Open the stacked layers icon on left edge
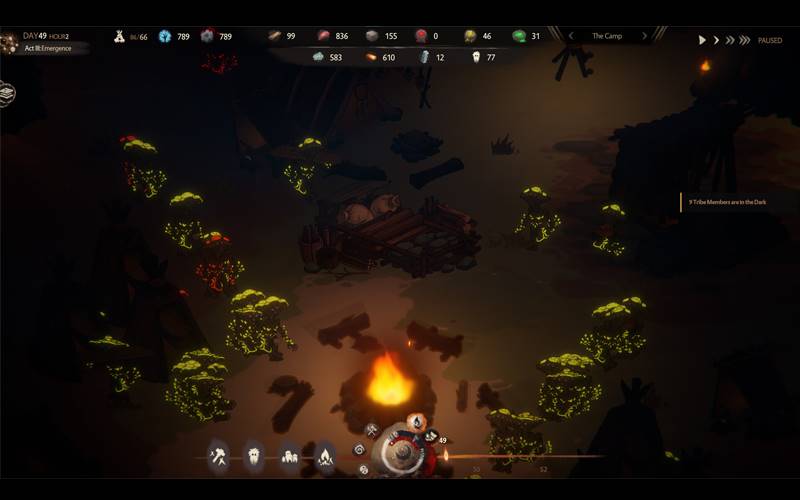The image size is (800, 500). (8, 93)
